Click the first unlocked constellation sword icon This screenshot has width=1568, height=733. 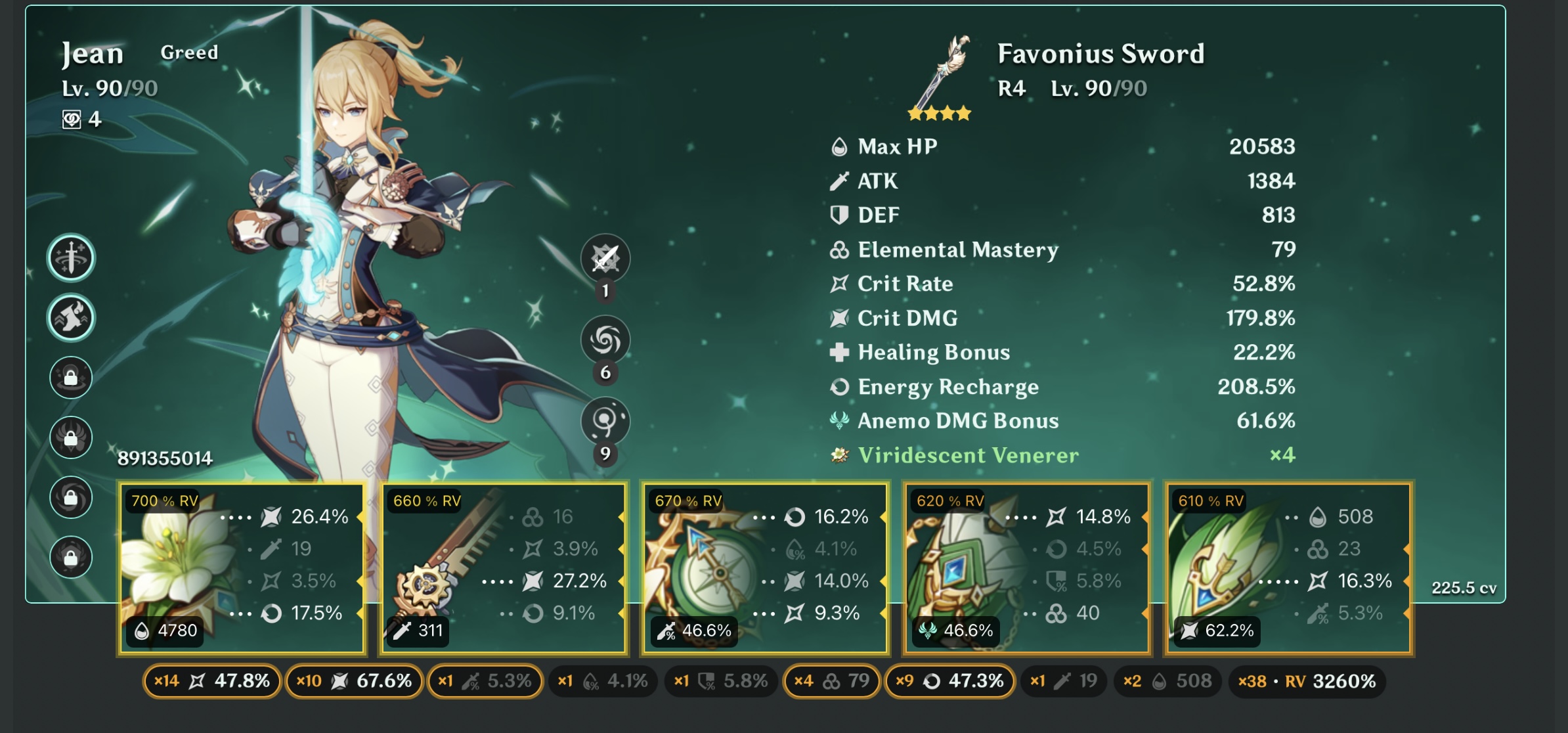tap(71, 257)
